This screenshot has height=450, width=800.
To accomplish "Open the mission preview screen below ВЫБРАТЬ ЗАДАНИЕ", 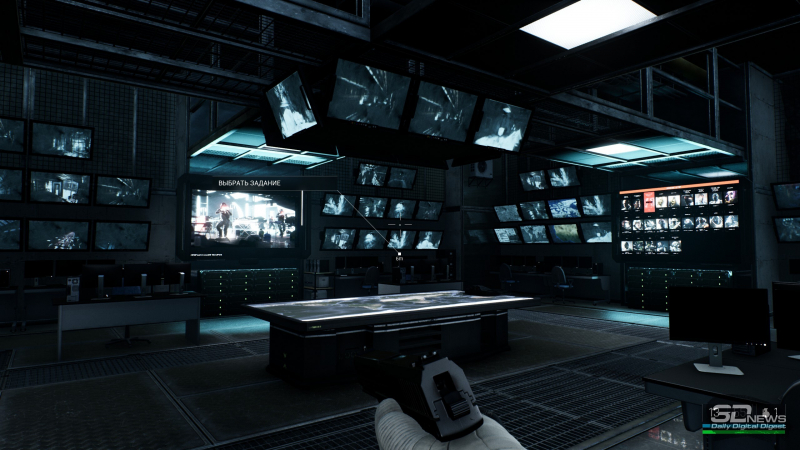I will pyautogui.click(x=244, y=218).
